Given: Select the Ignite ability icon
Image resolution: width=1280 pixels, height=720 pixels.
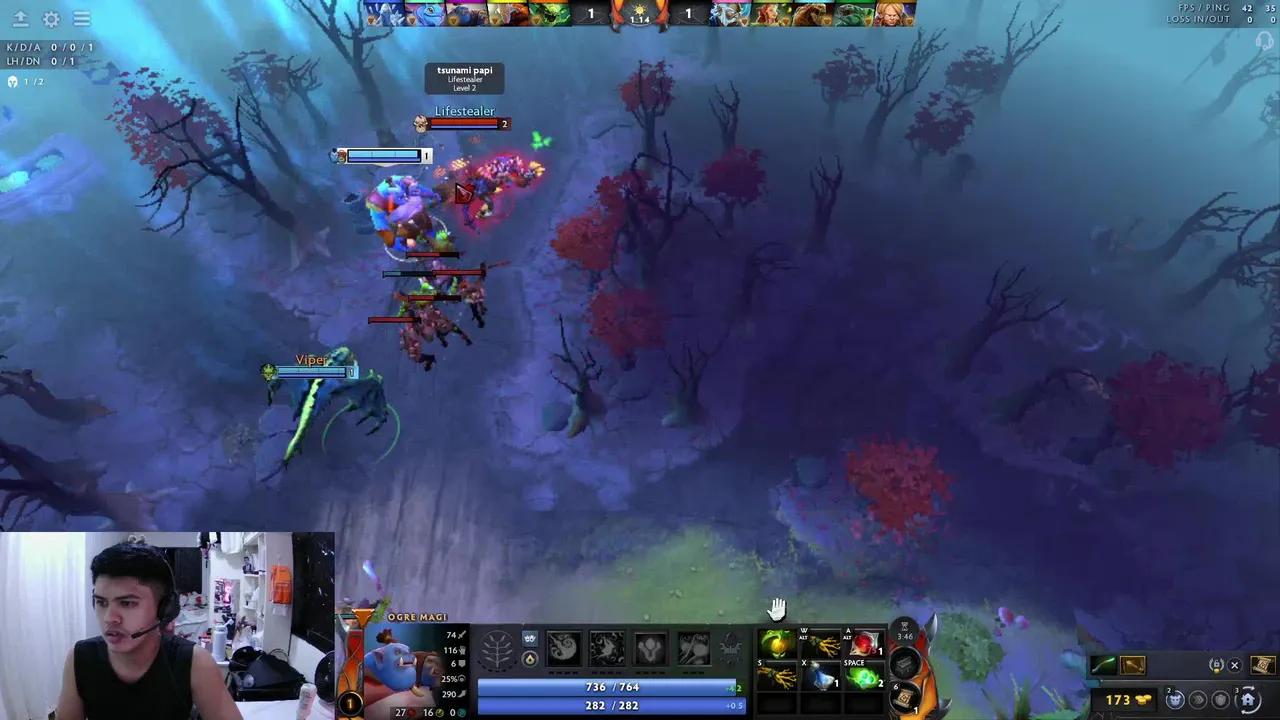Looking at the screenshot, I should (x=606, y=650).
